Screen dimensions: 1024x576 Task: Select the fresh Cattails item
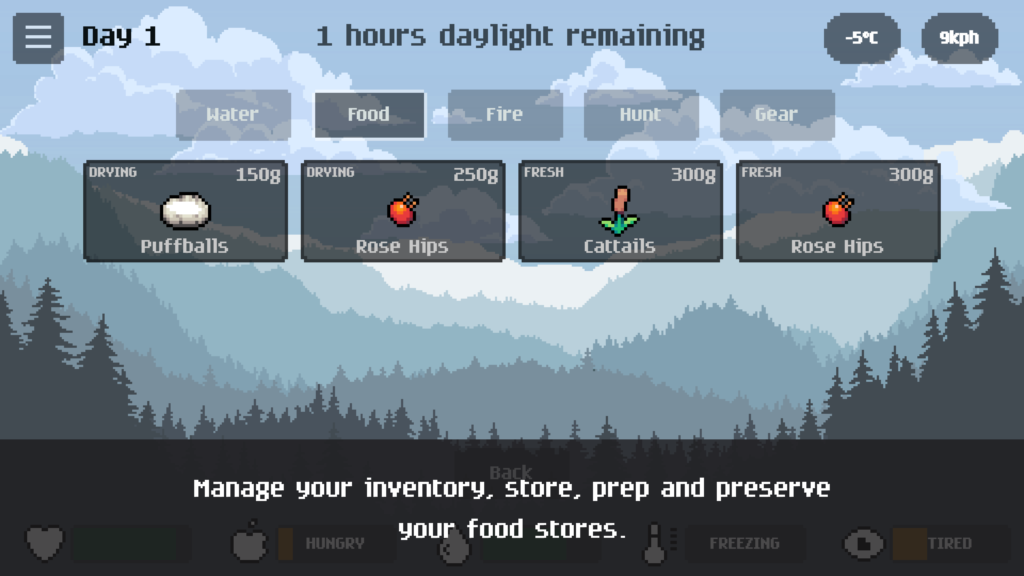click(x=620, y=211)
